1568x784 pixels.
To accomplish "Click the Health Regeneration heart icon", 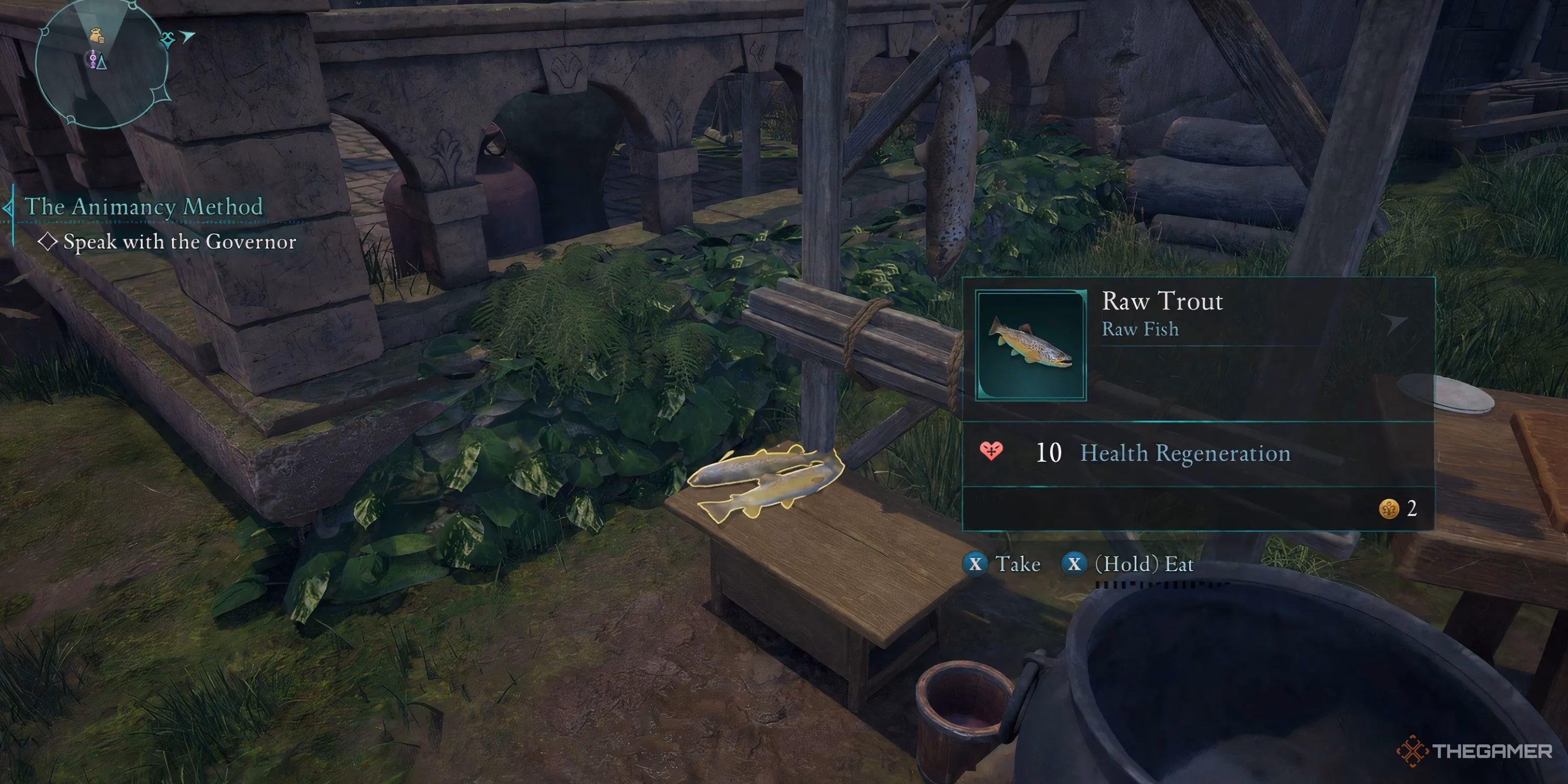I will [991, 452].
